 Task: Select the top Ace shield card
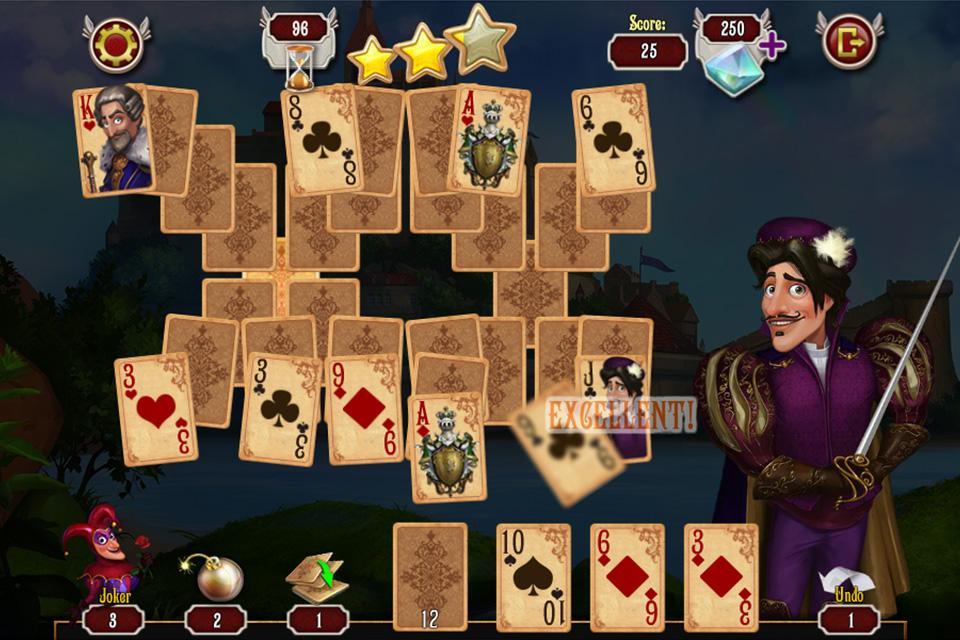(487, 140)
